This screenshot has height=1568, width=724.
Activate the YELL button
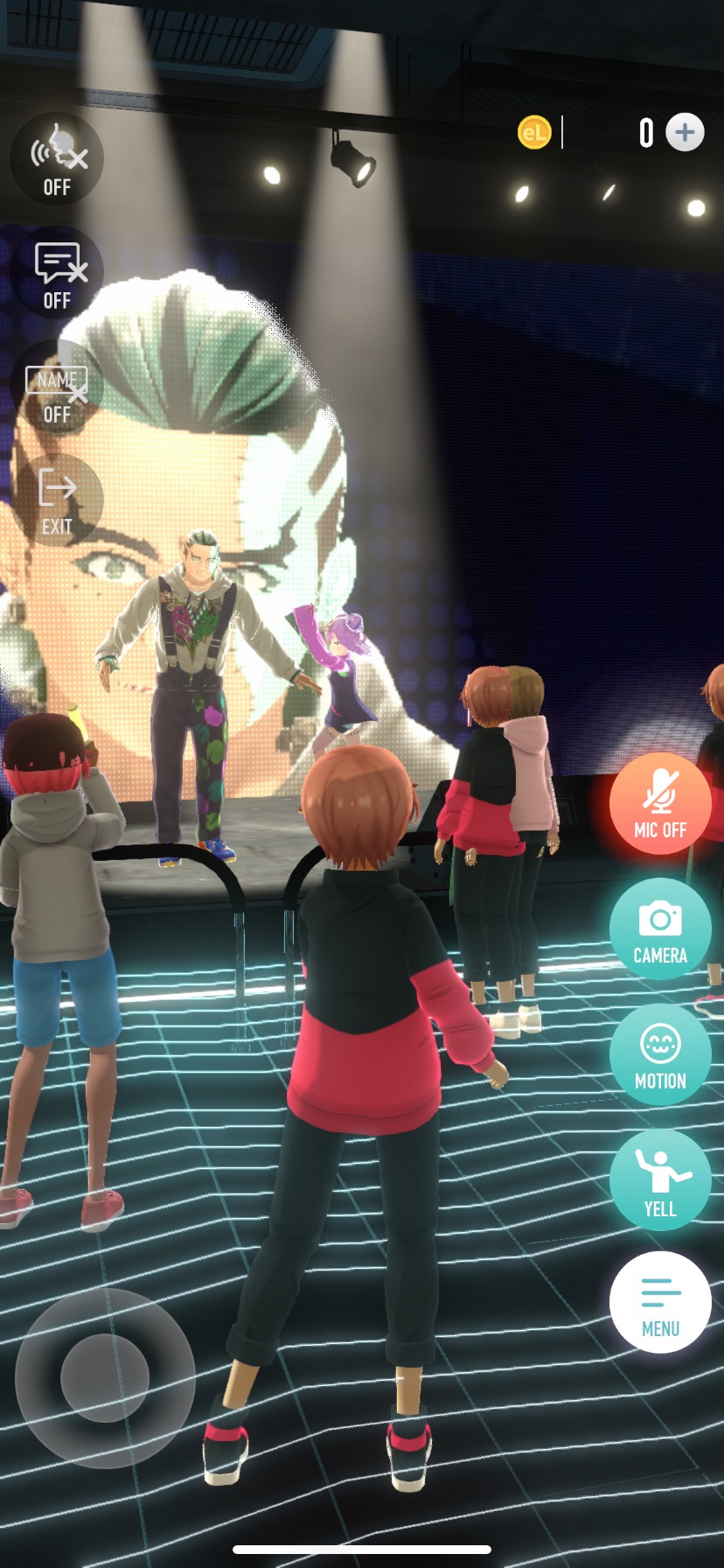tap(660, 1180)
